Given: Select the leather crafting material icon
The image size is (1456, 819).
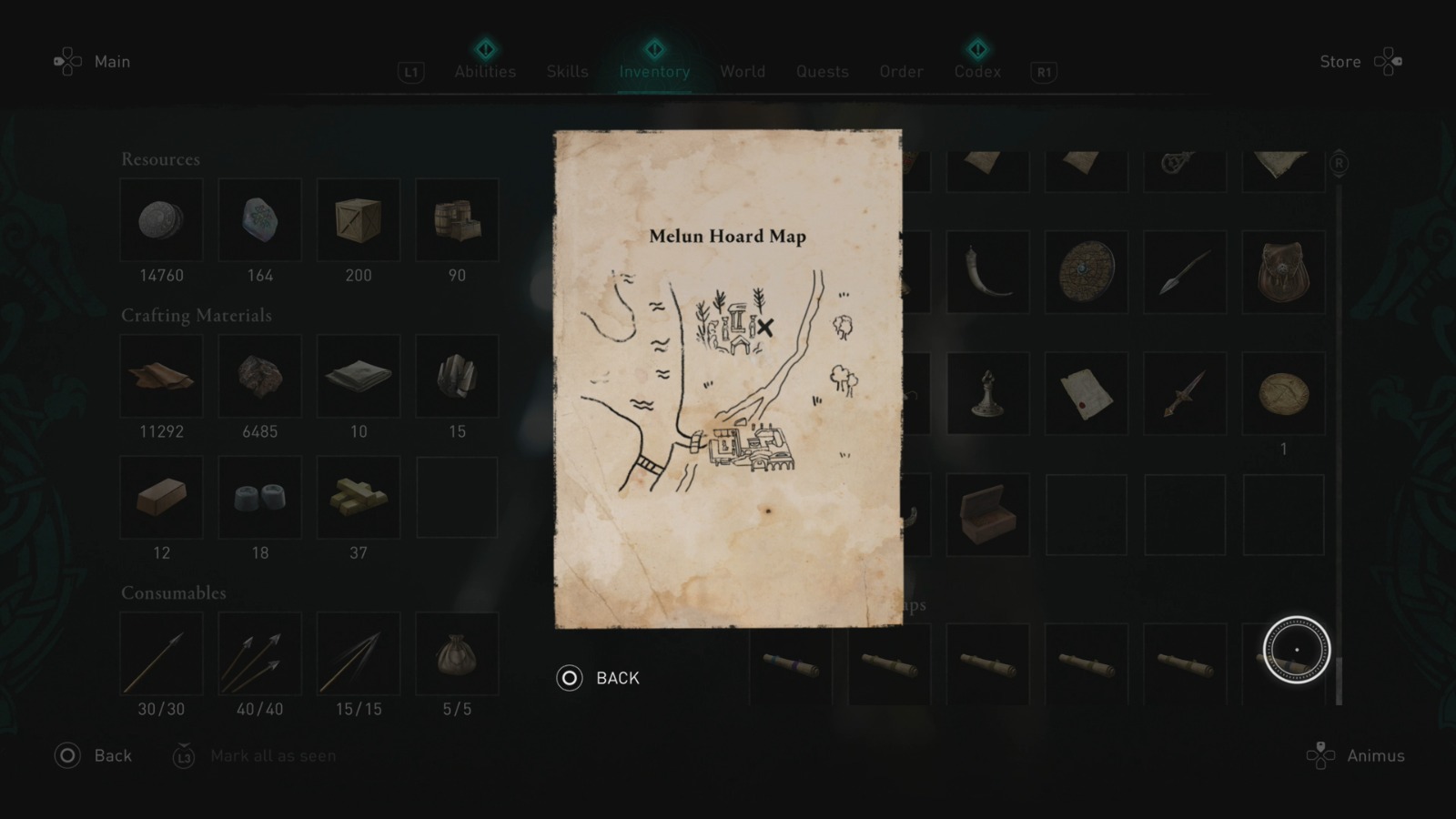Looking at the screenshot, I should tap(161, 376).
